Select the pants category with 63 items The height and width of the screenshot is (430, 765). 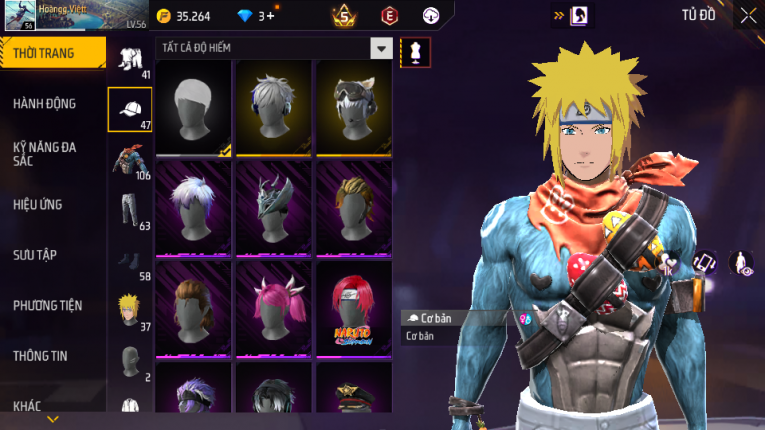(130, 210)
